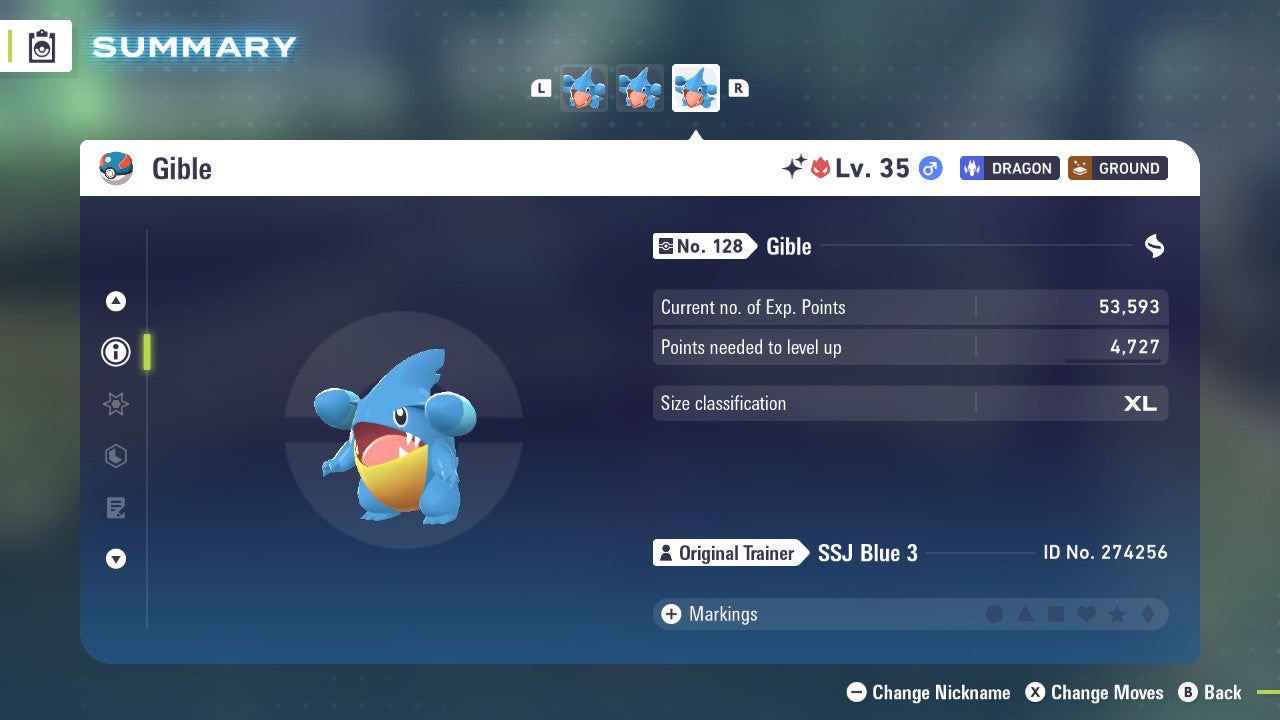Image resolution: width=1280 pixels, height=720 pixels.
Task: Open the Tera gem icon in sidebar
Action: click(115, 456)
